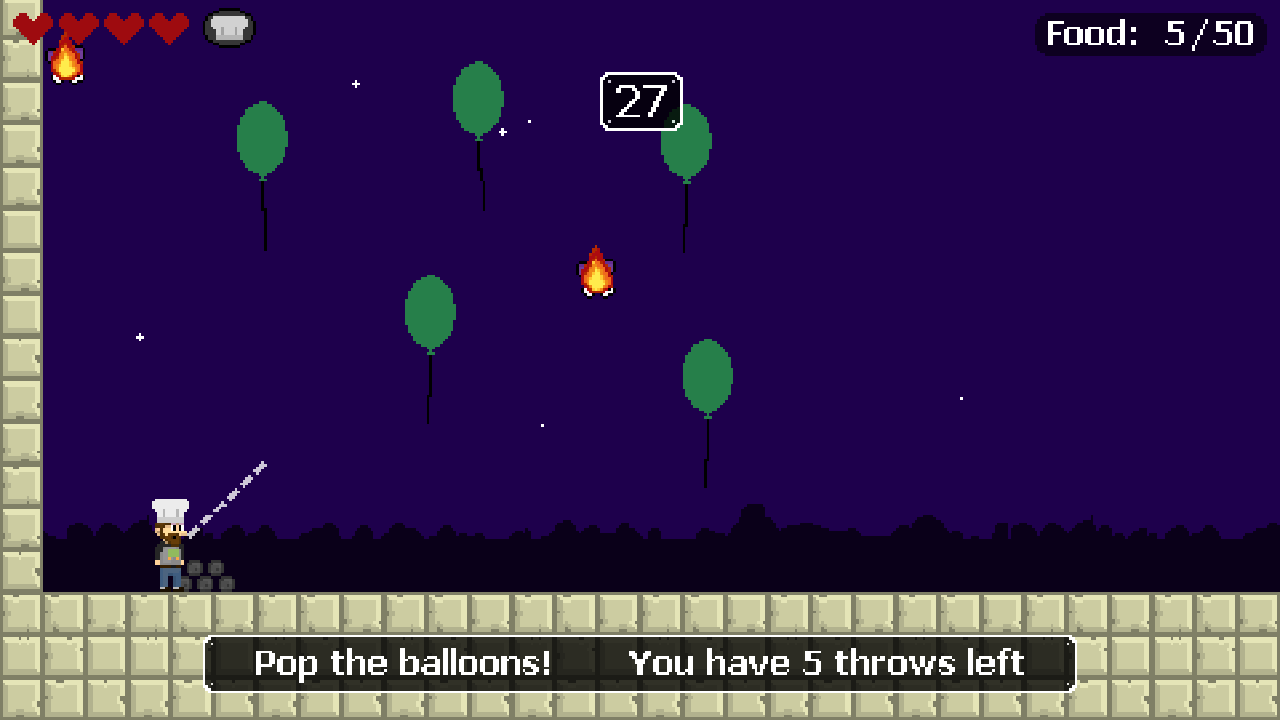Click the small sparkle star near left wall

click(139, 337)
